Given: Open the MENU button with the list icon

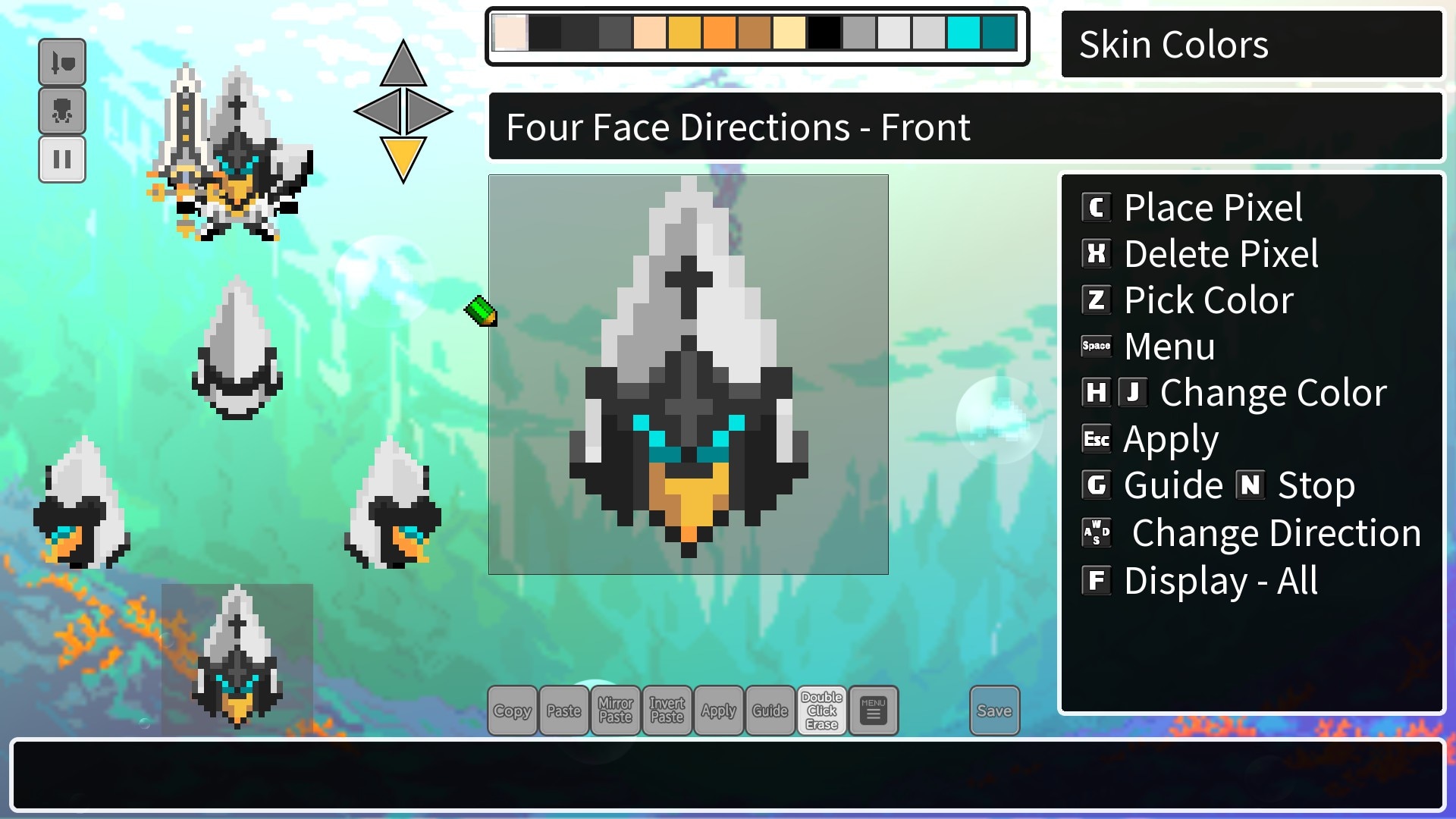Looking at the screenshot, I should pos(874,711).
